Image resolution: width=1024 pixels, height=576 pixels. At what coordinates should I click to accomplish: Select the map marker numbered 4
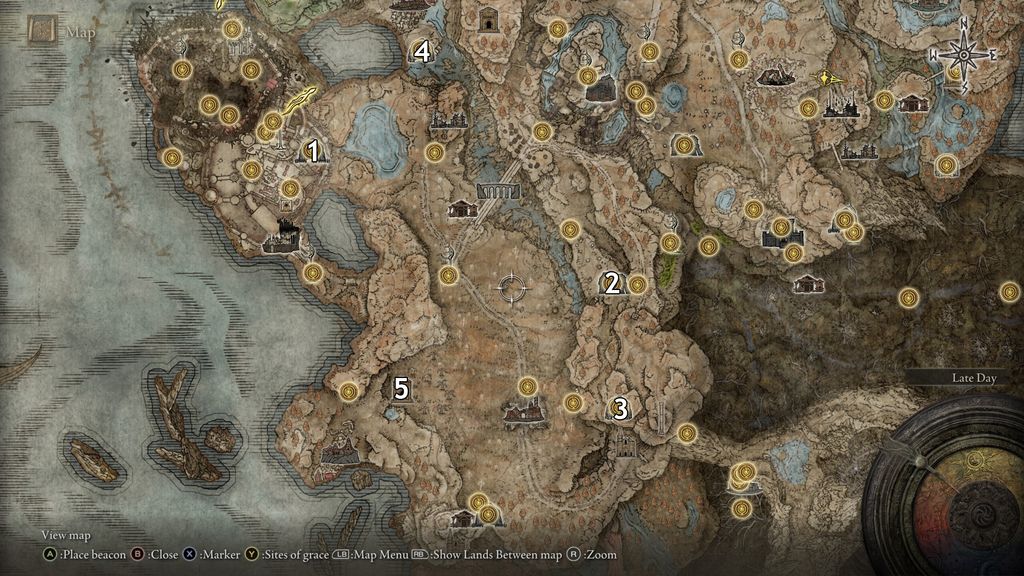422,52
